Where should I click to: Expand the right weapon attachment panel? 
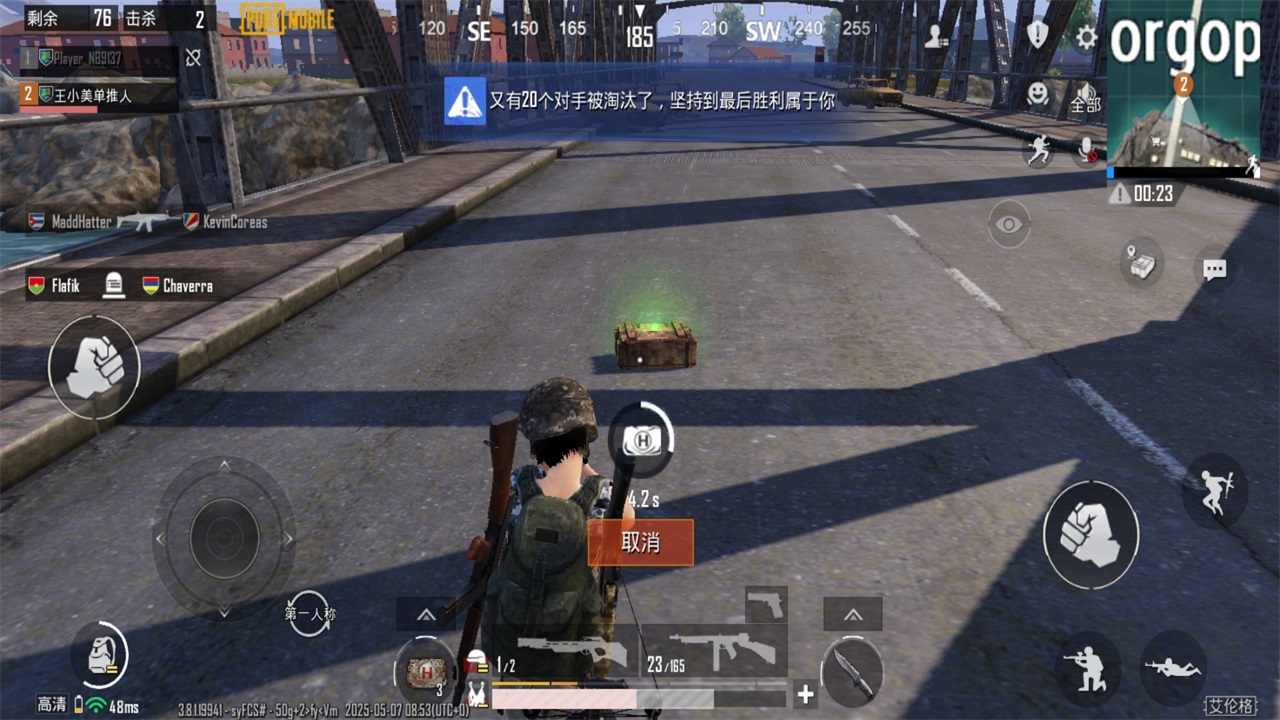(x=852, y=616)
